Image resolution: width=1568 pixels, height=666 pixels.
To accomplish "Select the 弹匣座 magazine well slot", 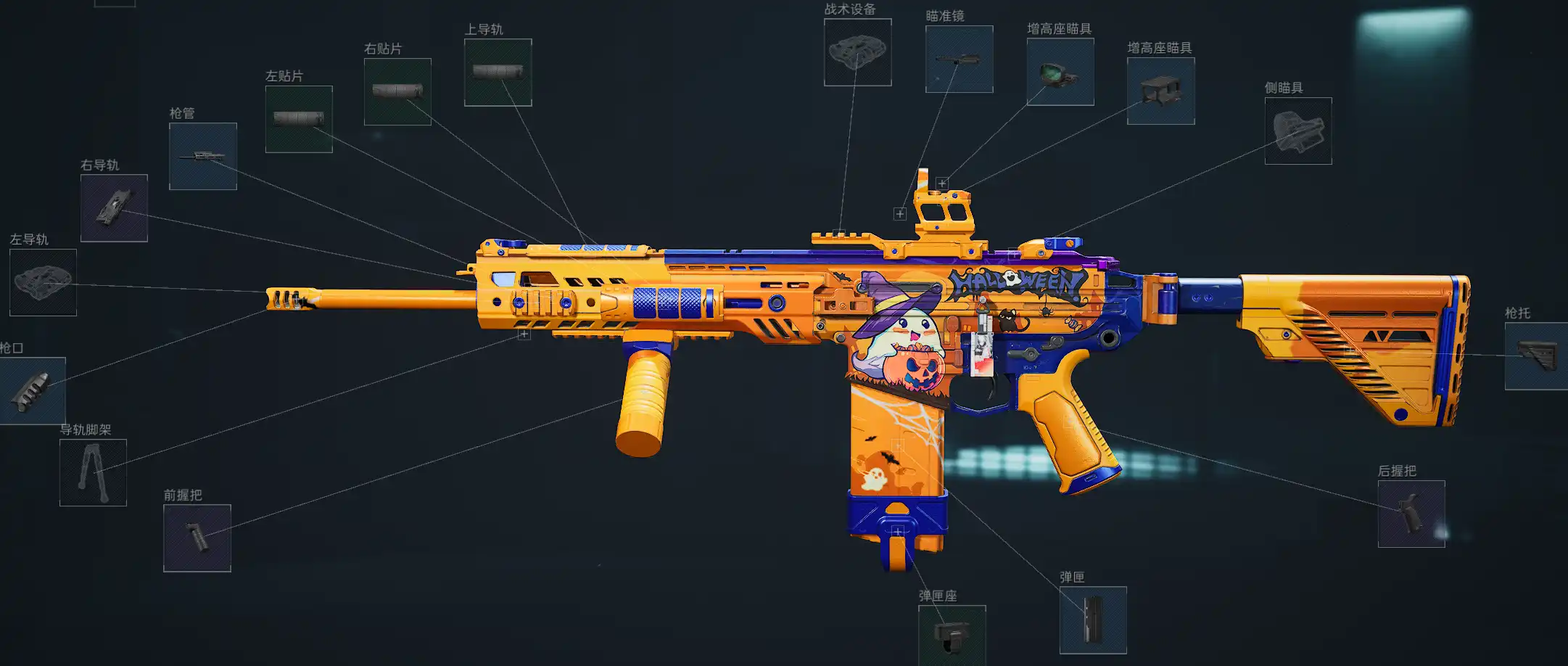I will (x=952, y=636).
